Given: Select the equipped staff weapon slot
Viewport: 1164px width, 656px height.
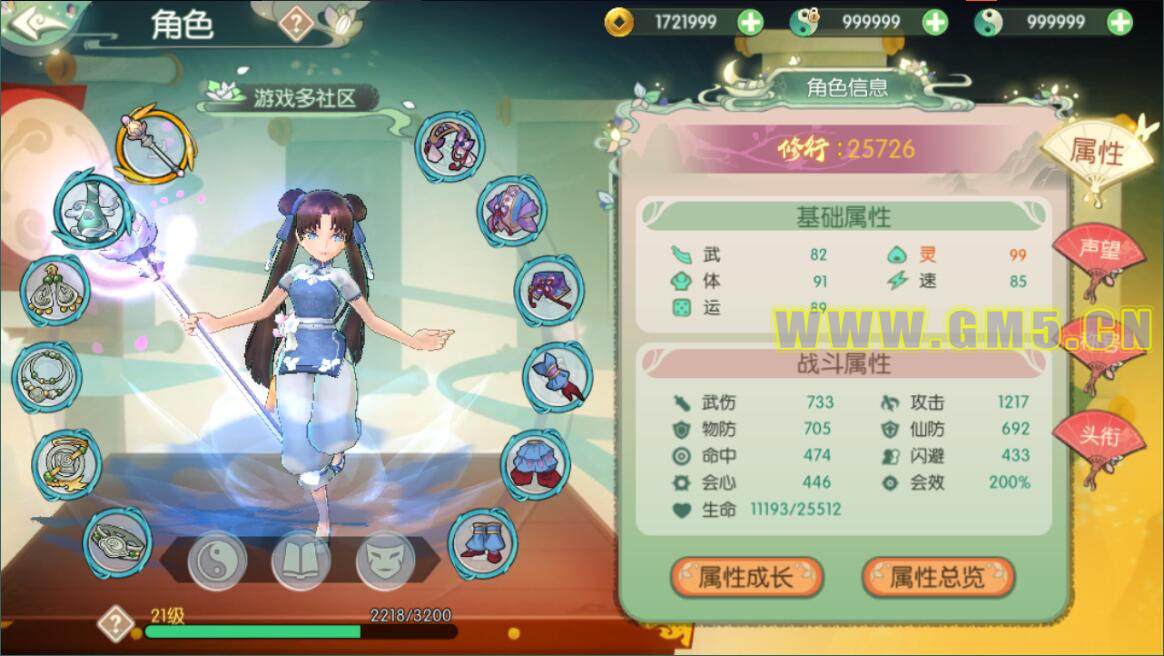Looking at the screenshot, I should [149, 146].
